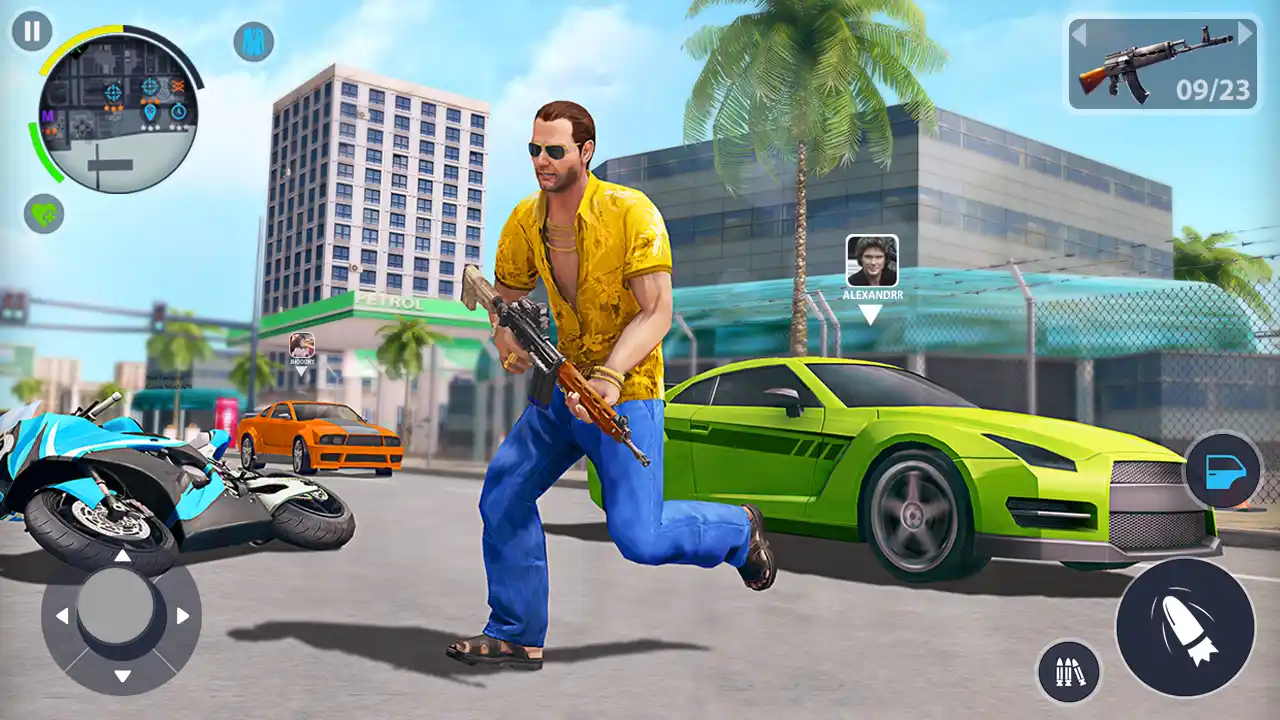Tap the purple M marker on minimap

[x=49, y=115]
